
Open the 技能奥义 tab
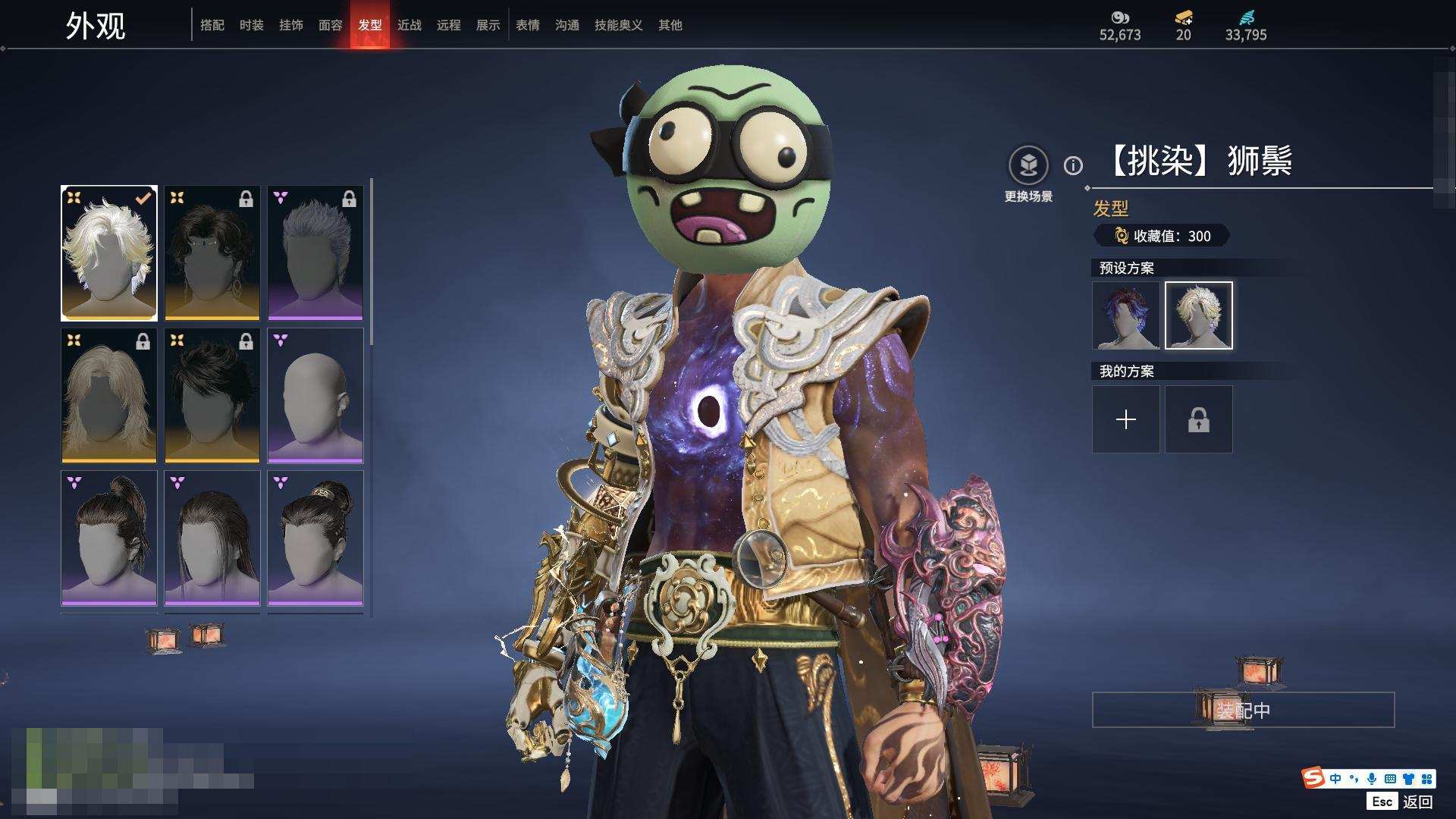point(619,25)
